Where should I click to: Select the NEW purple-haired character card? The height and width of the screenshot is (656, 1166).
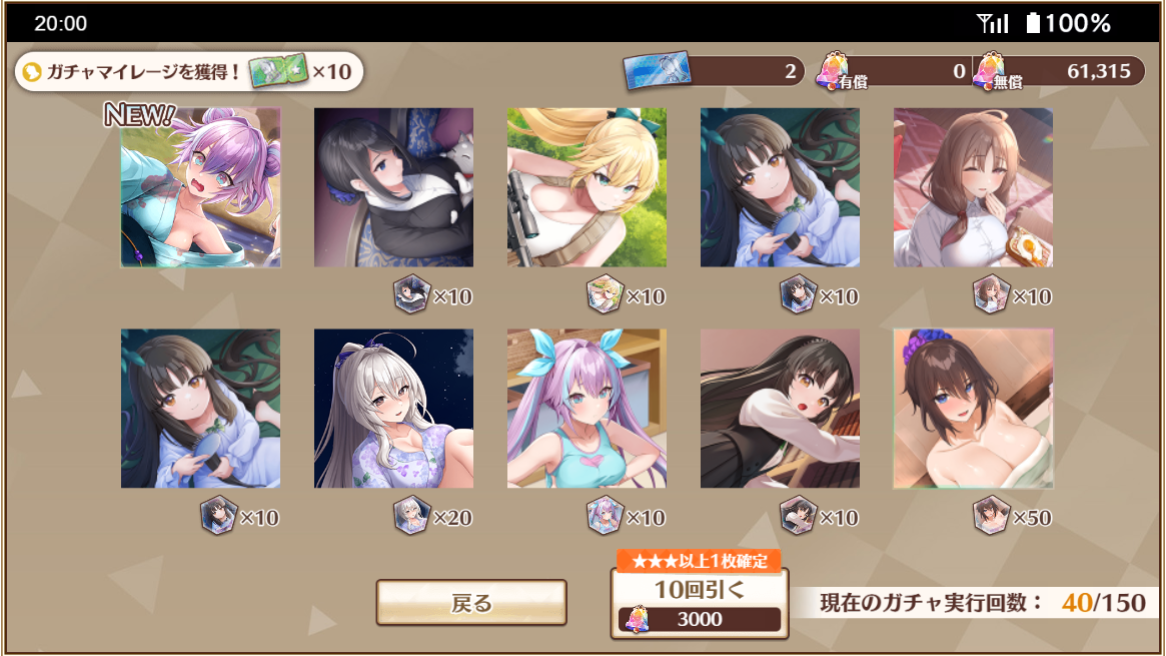click(x=200, y=188)
